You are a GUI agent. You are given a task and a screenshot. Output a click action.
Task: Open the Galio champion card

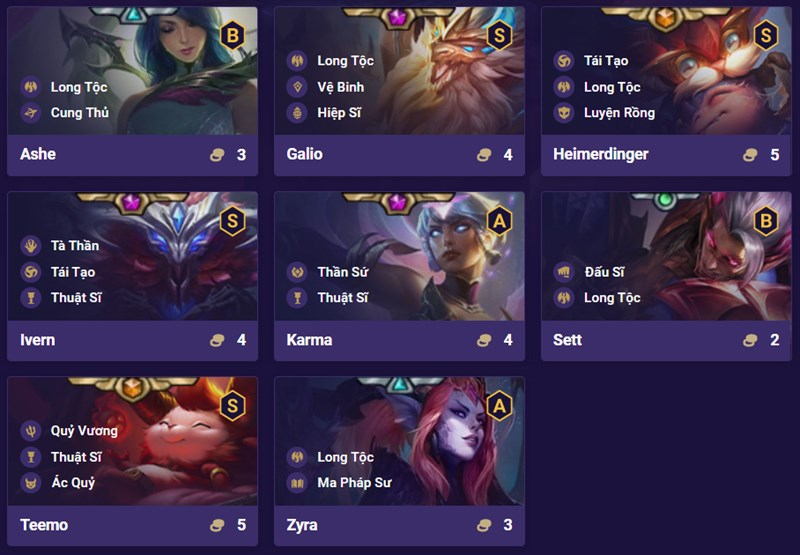399,90
